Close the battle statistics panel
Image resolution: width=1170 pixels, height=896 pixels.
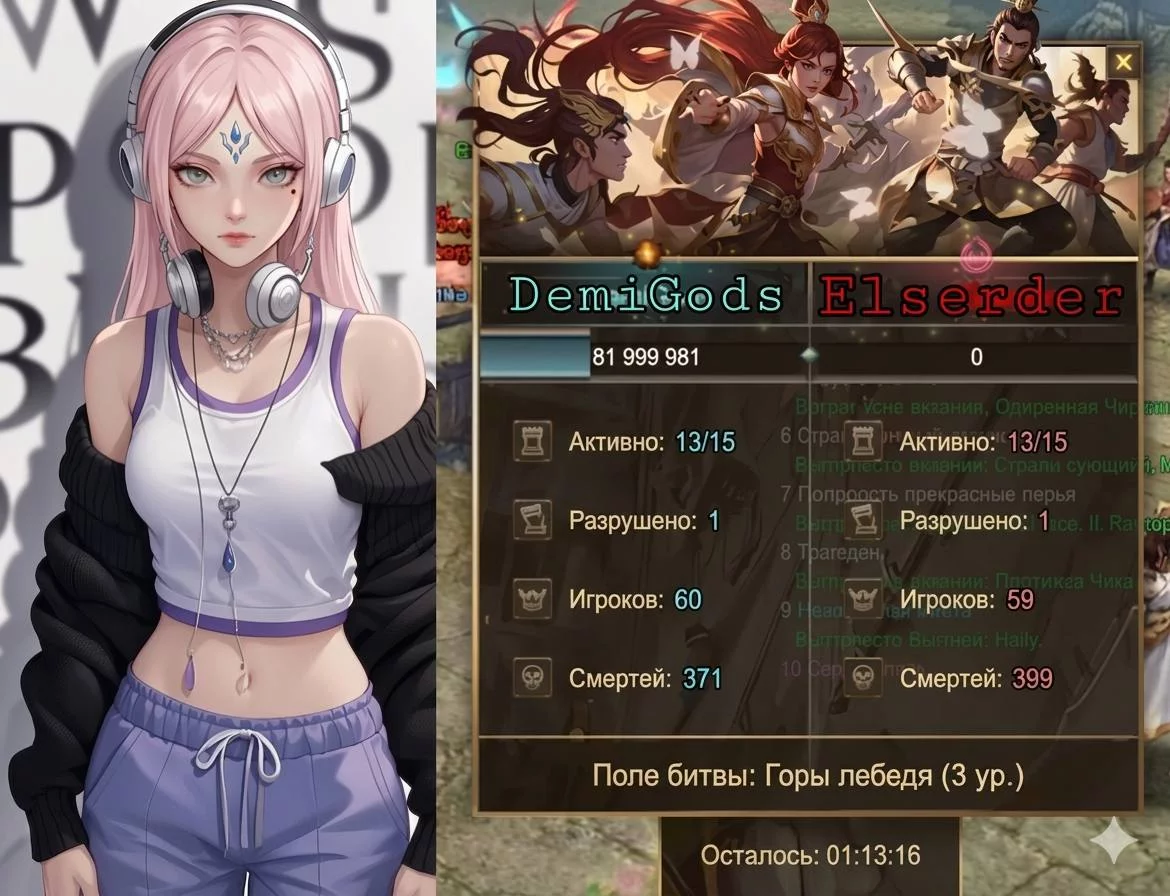(1124, 63)
